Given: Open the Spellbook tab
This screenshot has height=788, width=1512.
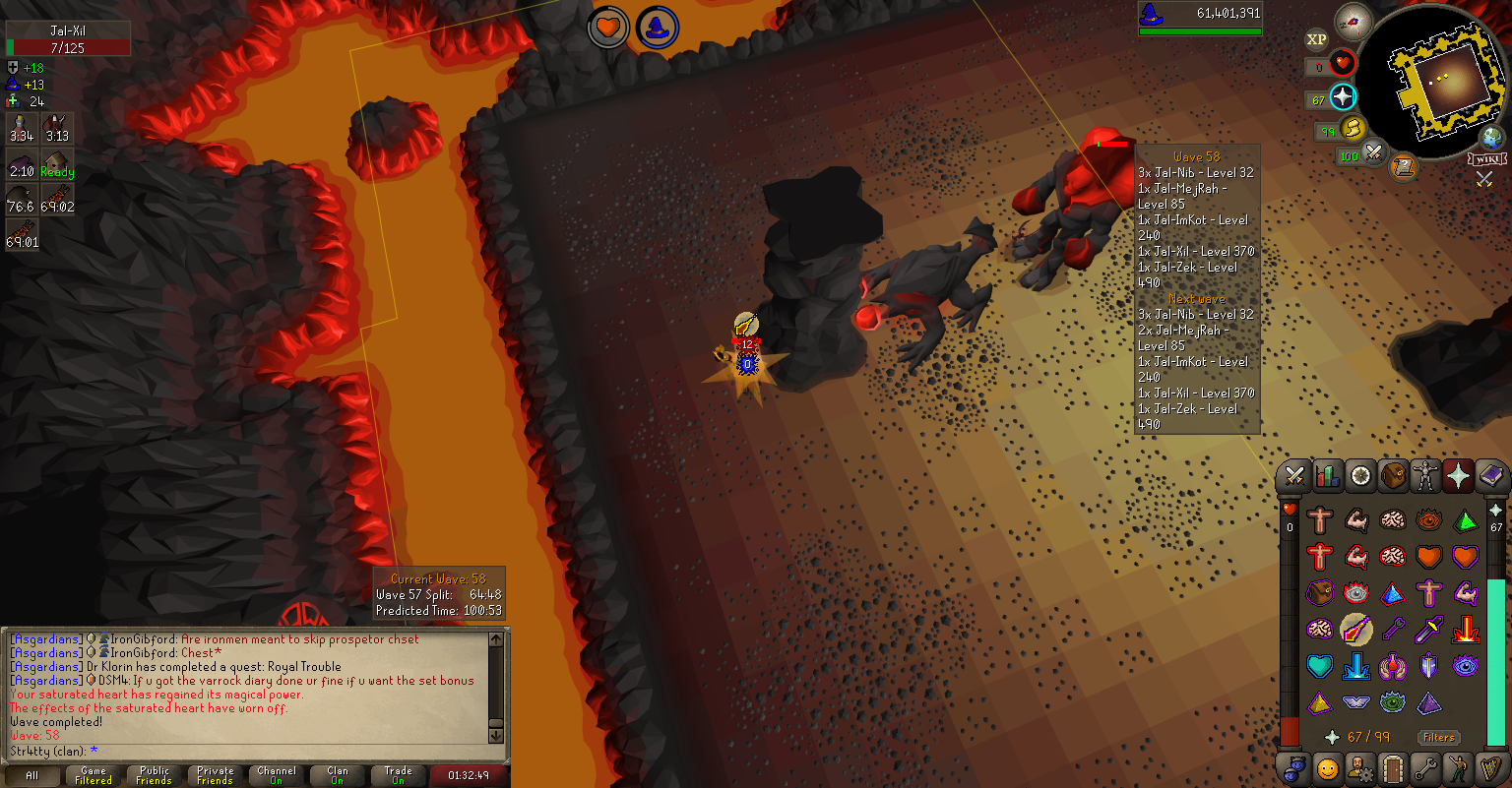Looking at the screenshot, I should click(x=1491, y=477).
